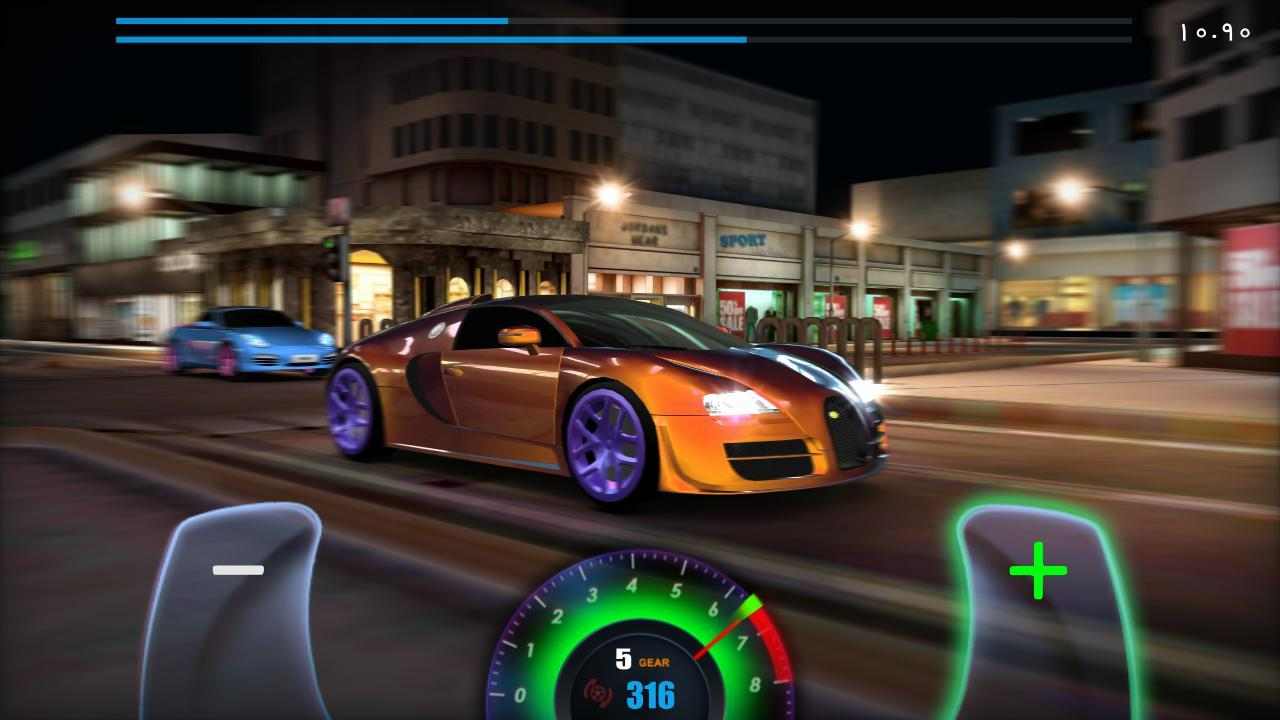Click the green traffic light by the intersection
The width and height of the screenshot is (1280, 720).
[x=328, y=244]
